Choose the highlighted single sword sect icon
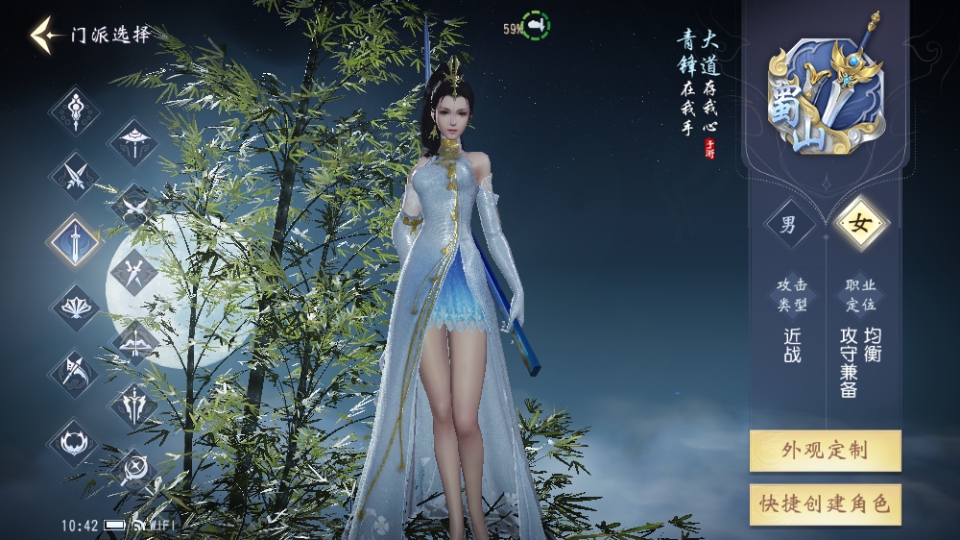 75,241
